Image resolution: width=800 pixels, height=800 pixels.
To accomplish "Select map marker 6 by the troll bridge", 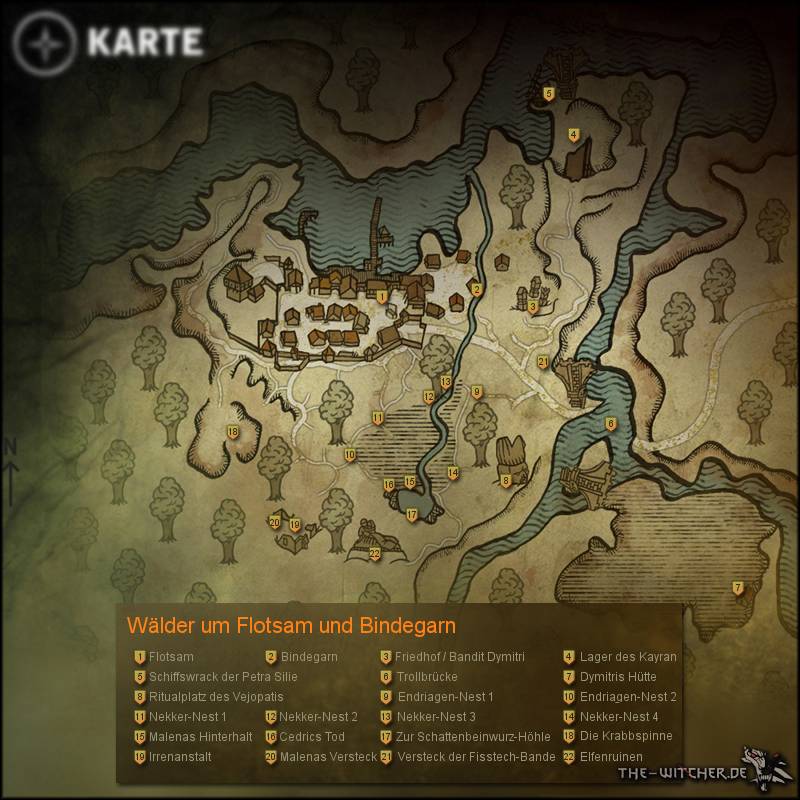I will (x=610, y=424).
